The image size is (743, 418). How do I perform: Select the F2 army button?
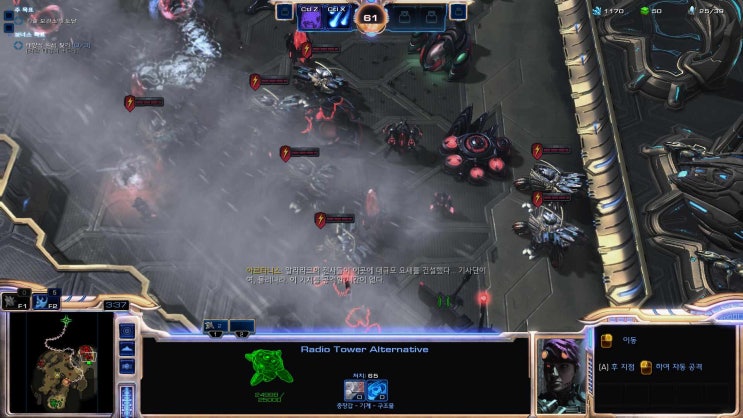[45, 299]
